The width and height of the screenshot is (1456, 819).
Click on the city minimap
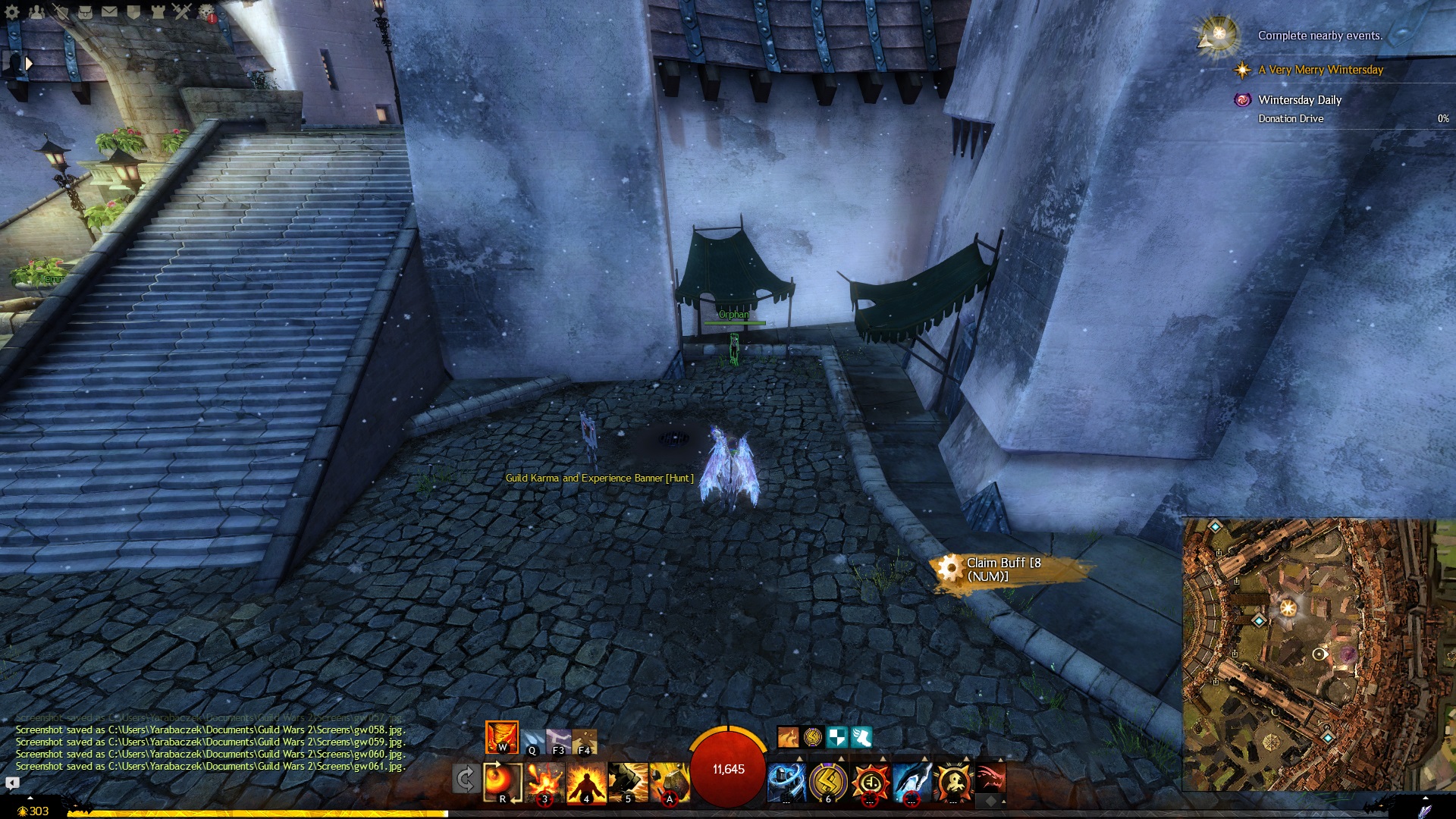[x=1318, y=654]
